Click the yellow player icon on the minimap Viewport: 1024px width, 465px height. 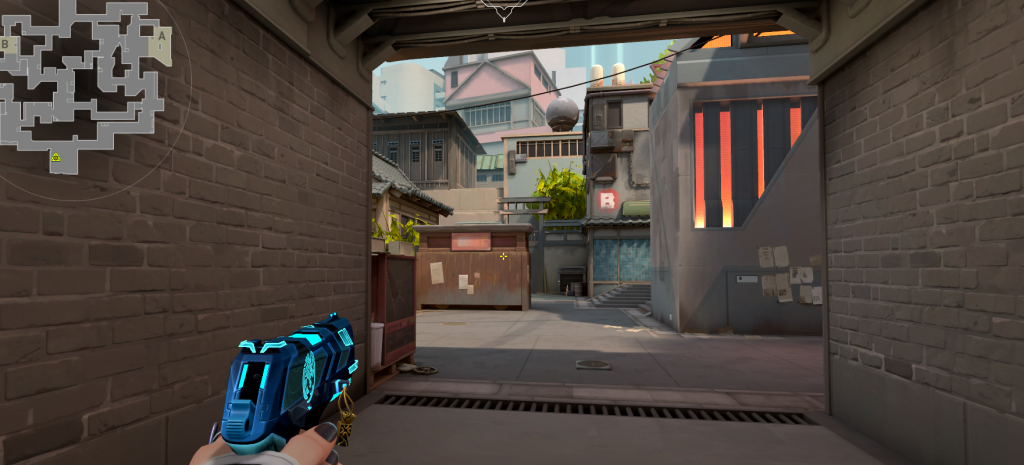coord(56,157)
